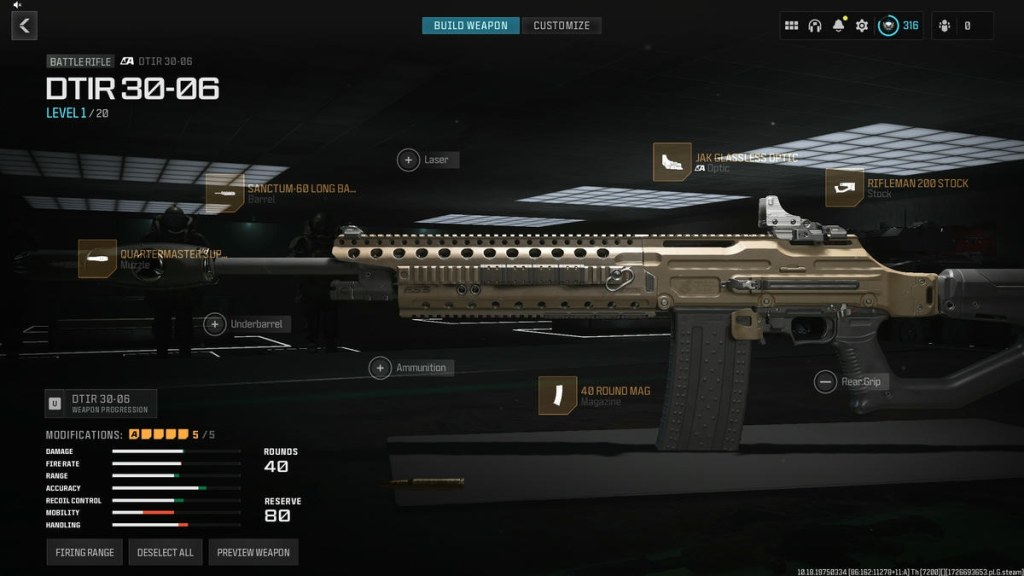Open the headset voice channel icon

click(815, 26)
